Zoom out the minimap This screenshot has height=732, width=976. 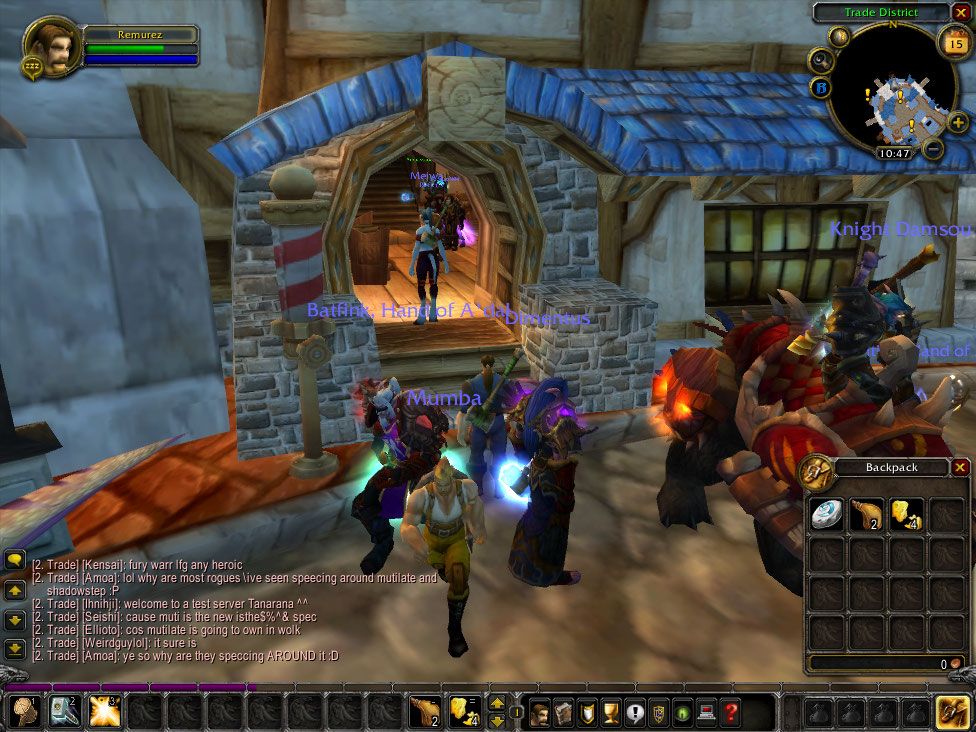coord(932,148)
